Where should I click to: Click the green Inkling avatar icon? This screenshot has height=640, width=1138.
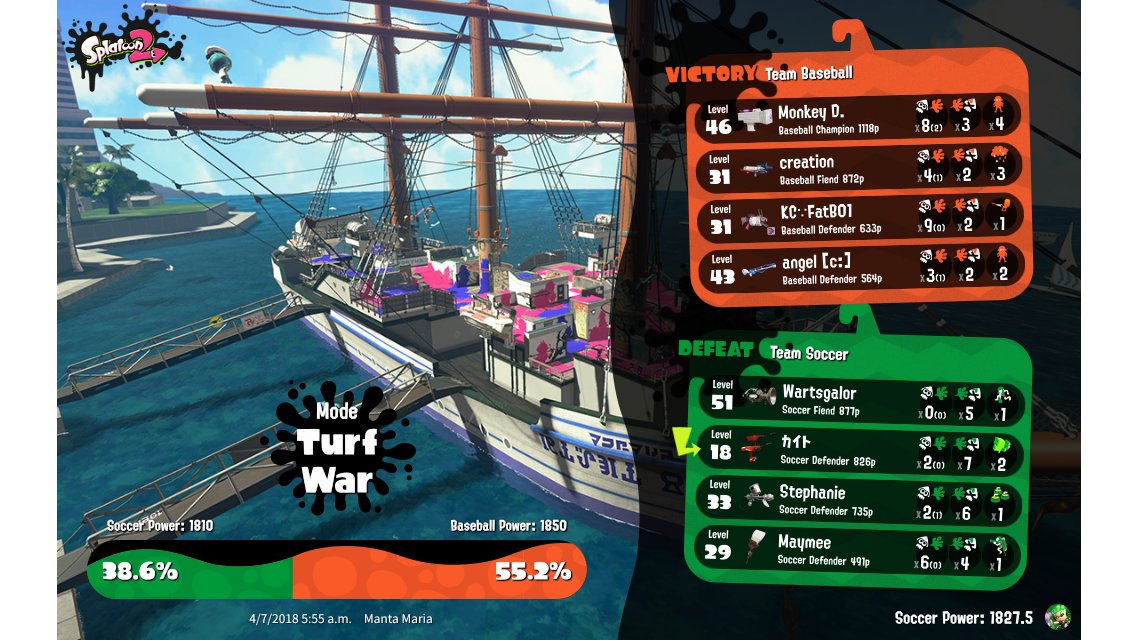1056,616
